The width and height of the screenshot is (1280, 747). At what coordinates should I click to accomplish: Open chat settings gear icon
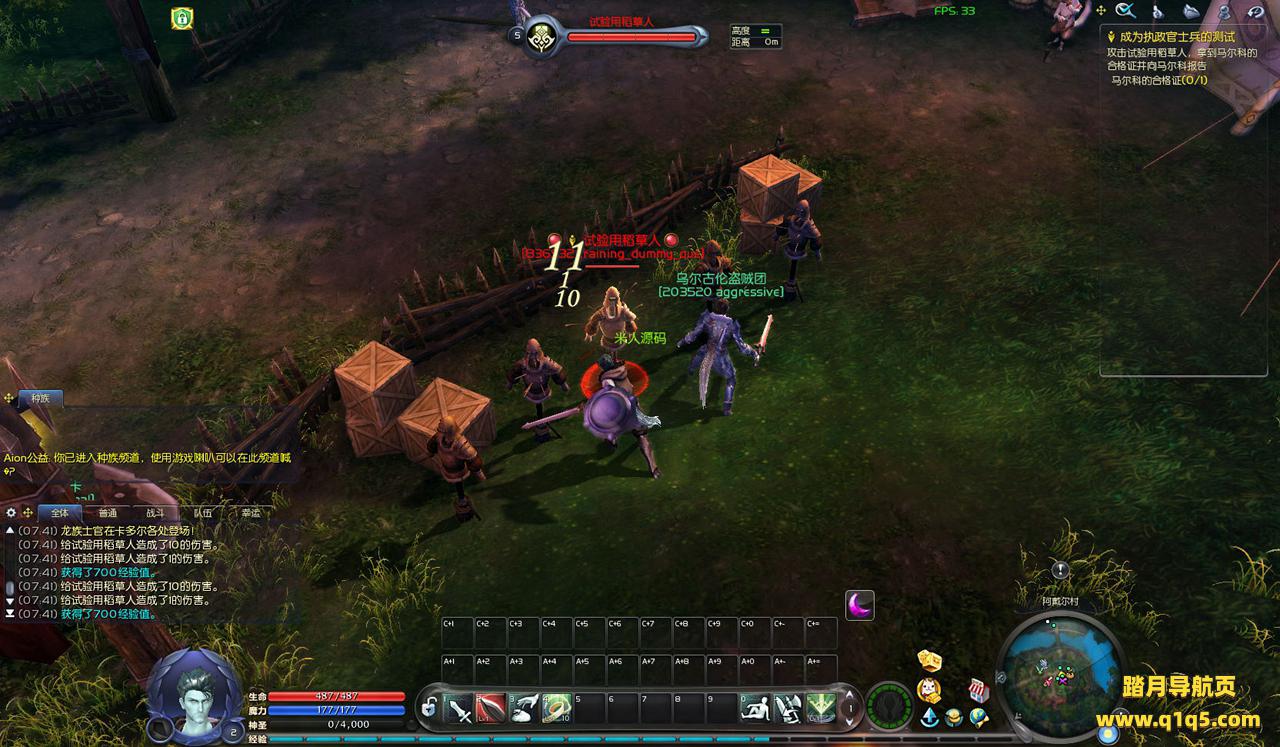pos(12,513)
